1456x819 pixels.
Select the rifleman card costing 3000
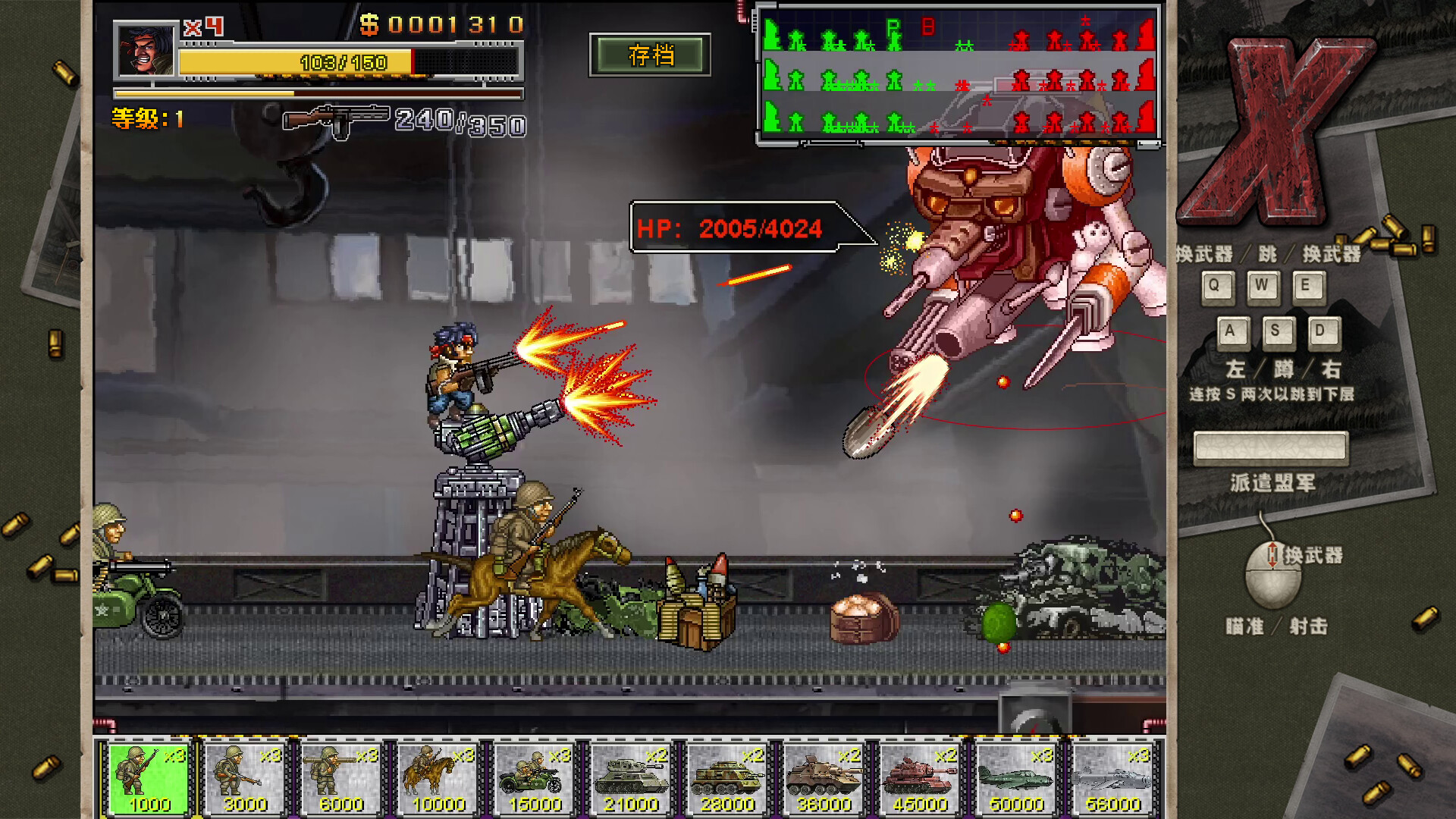coord(243,777)
